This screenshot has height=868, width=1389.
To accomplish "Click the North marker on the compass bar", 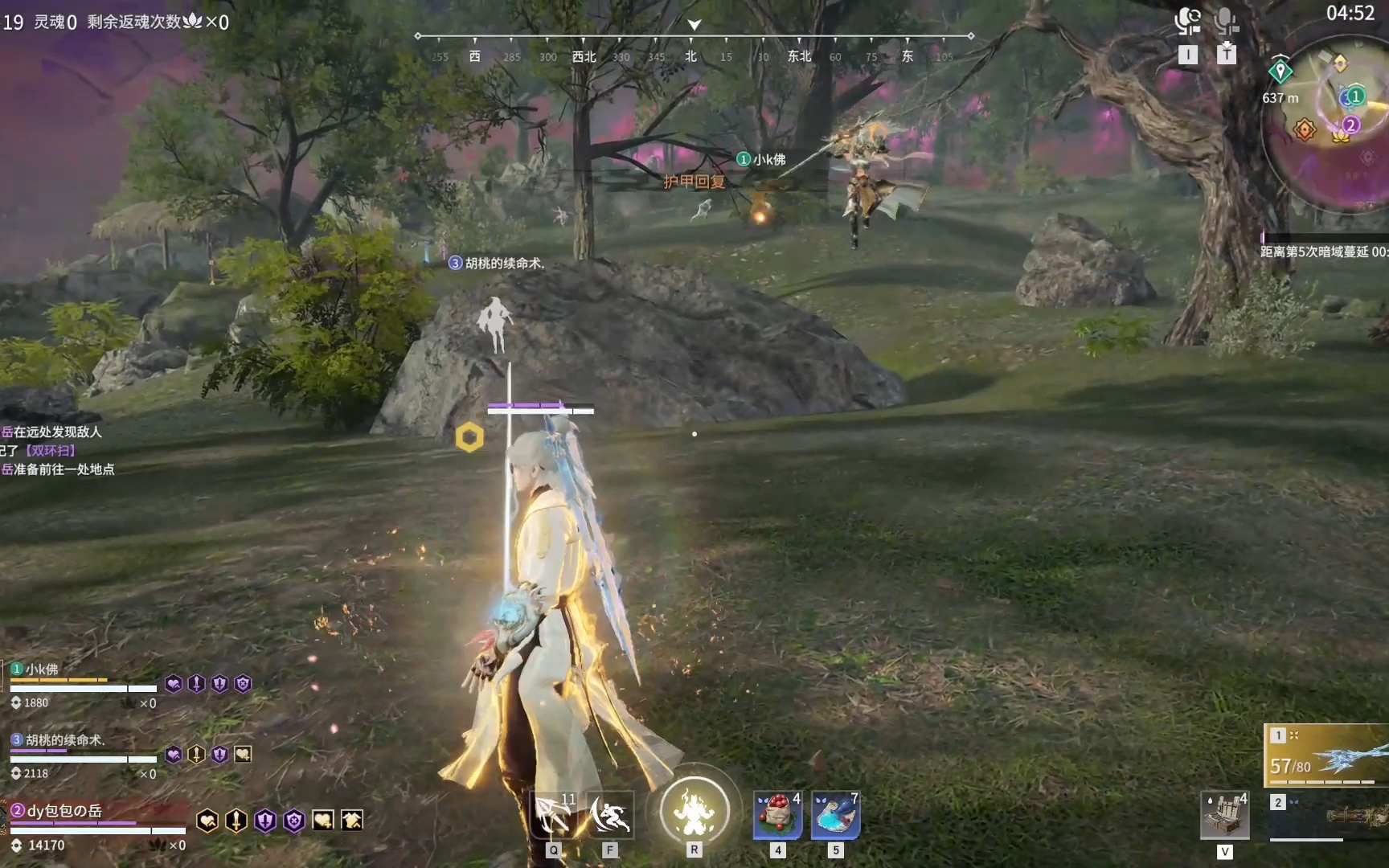I will (x=690, y=56).
